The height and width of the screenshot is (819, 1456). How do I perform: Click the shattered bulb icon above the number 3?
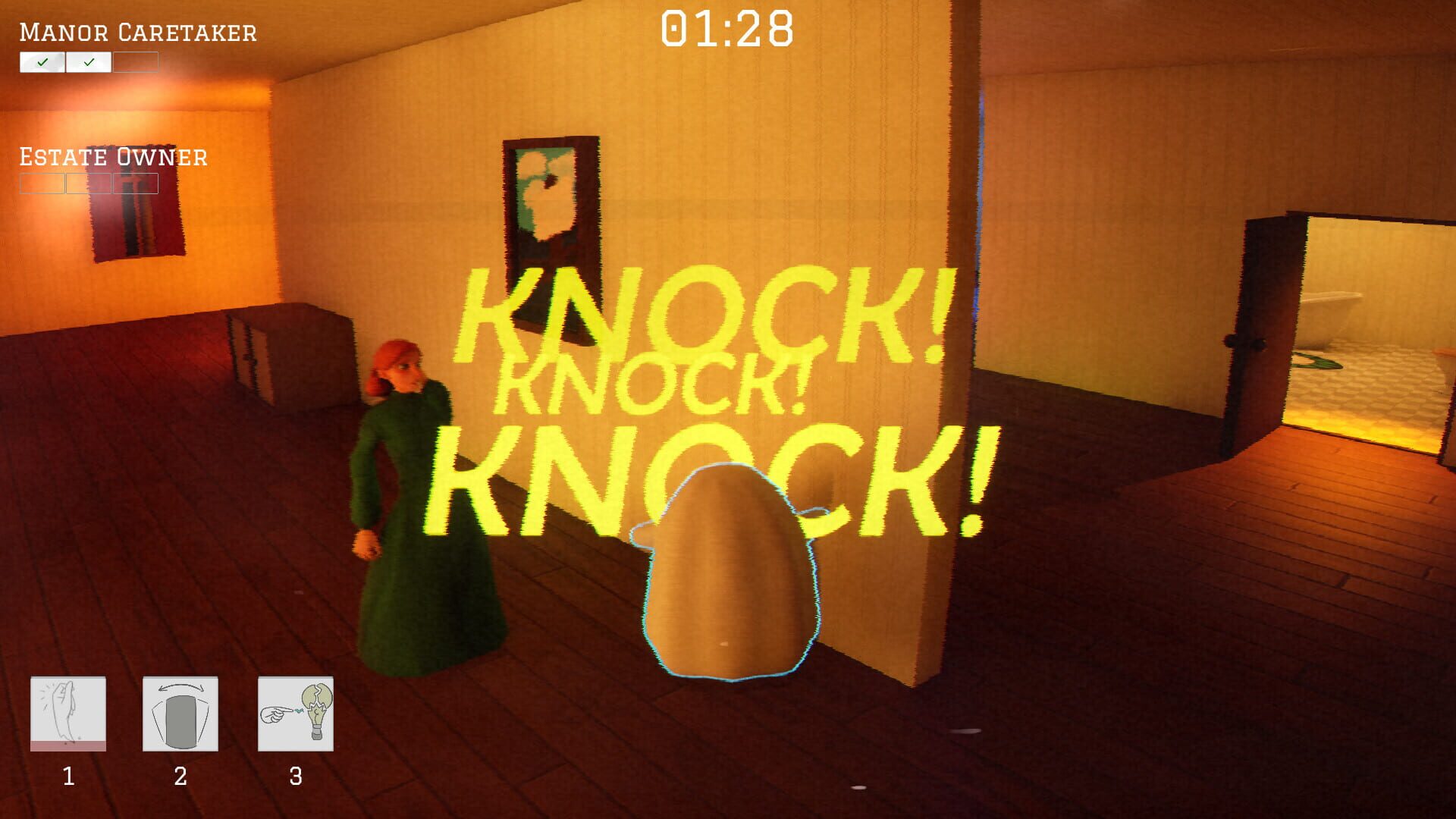pos(295,713)
